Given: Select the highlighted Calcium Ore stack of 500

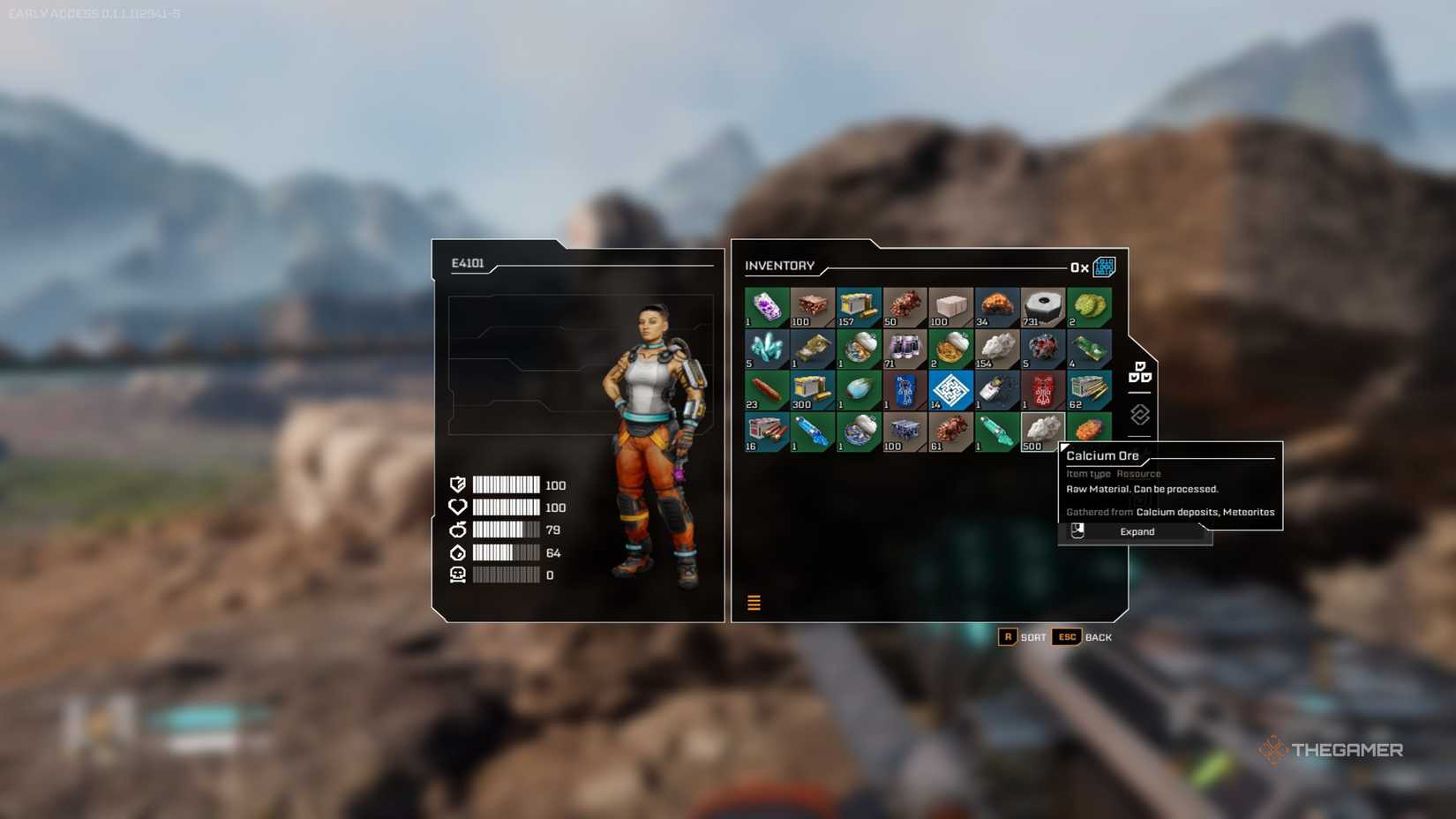Looking at the screenshot, I should [1043, 431].
